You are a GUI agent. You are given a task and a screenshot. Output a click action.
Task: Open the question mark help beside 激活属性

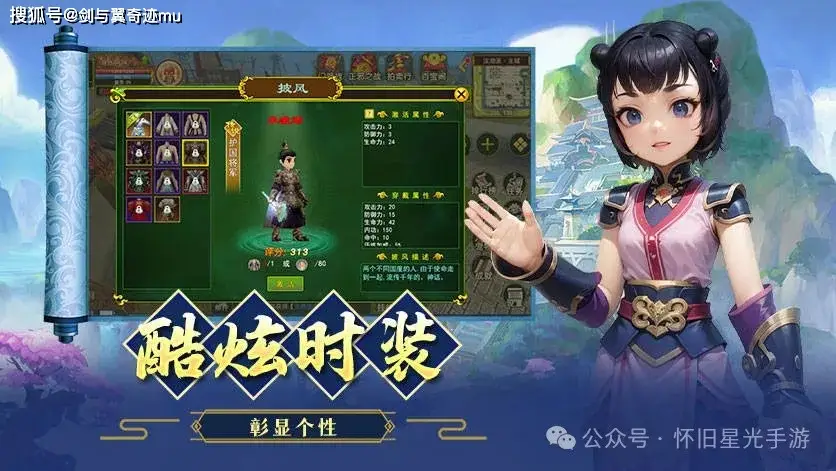point(368,115)
